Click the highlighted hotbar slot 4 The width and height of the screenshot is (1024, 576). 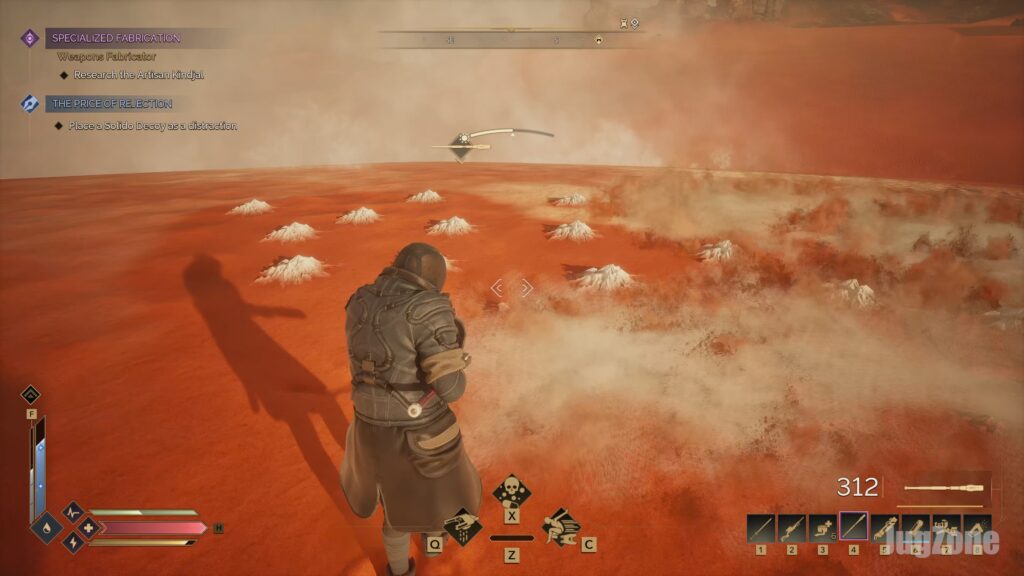pos(853,526)
